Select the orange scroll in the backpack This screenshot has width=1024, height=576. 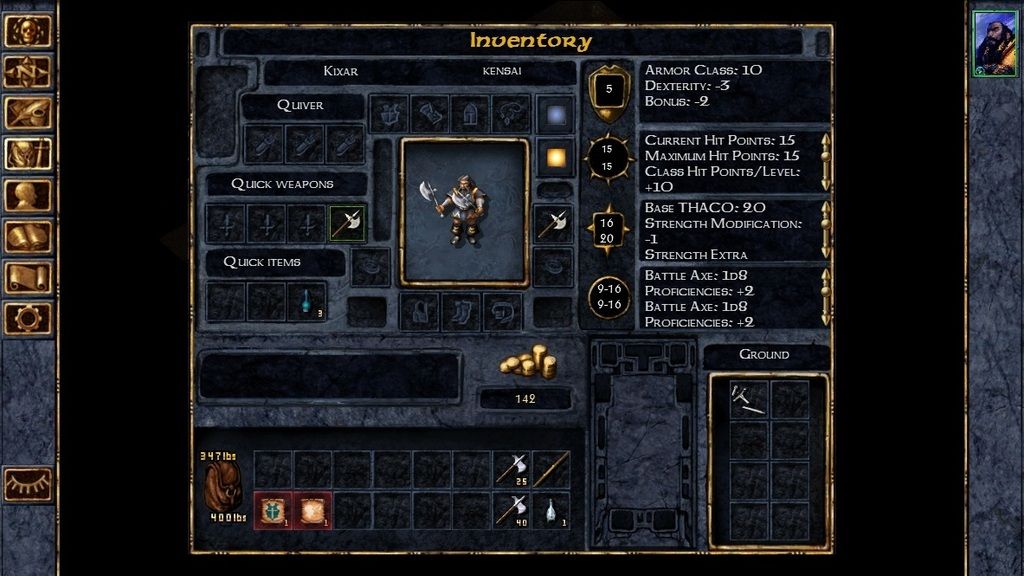click(313, 510)
